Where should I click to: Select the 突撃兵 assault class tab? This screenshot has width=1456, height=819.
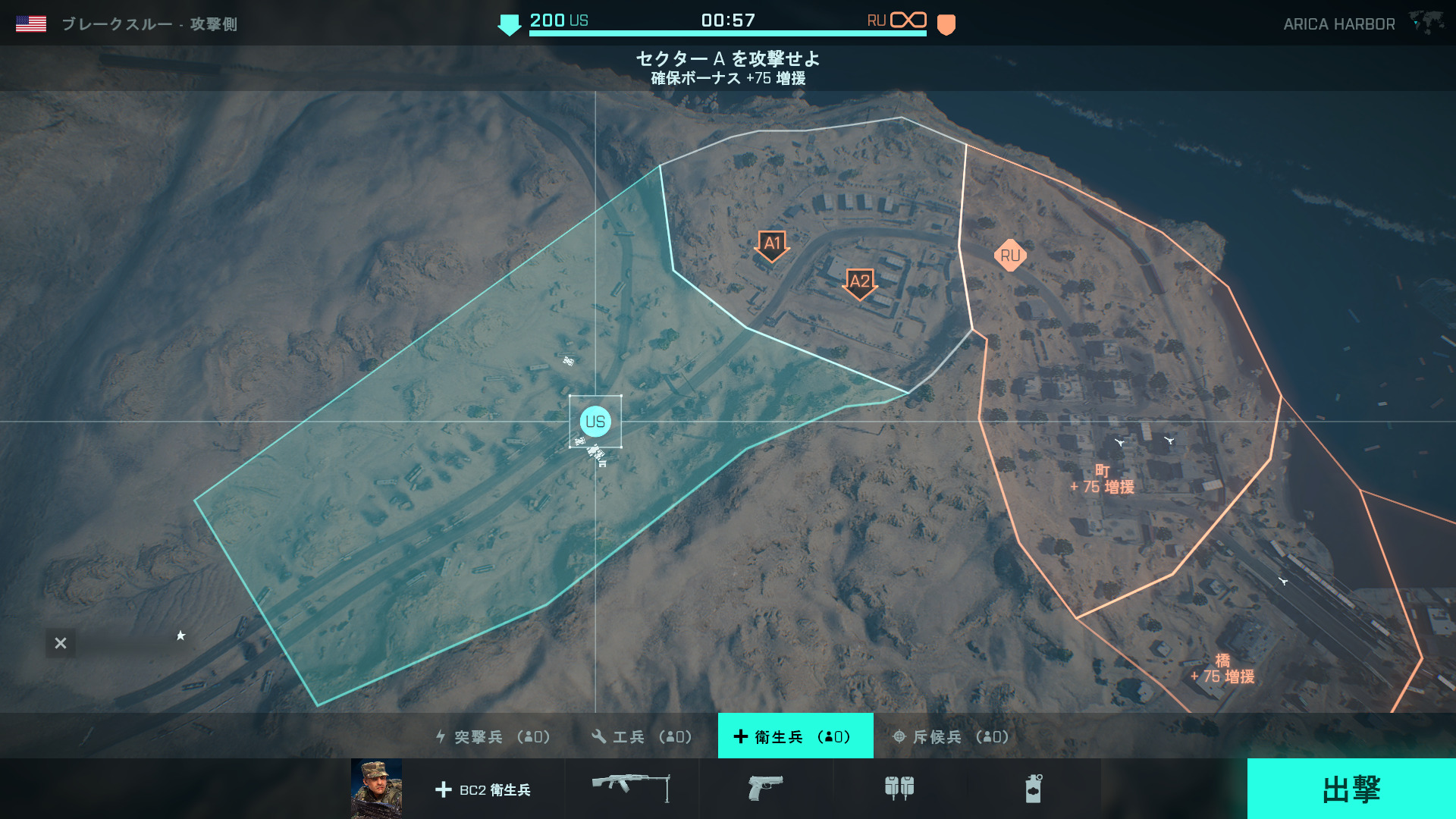493,736
